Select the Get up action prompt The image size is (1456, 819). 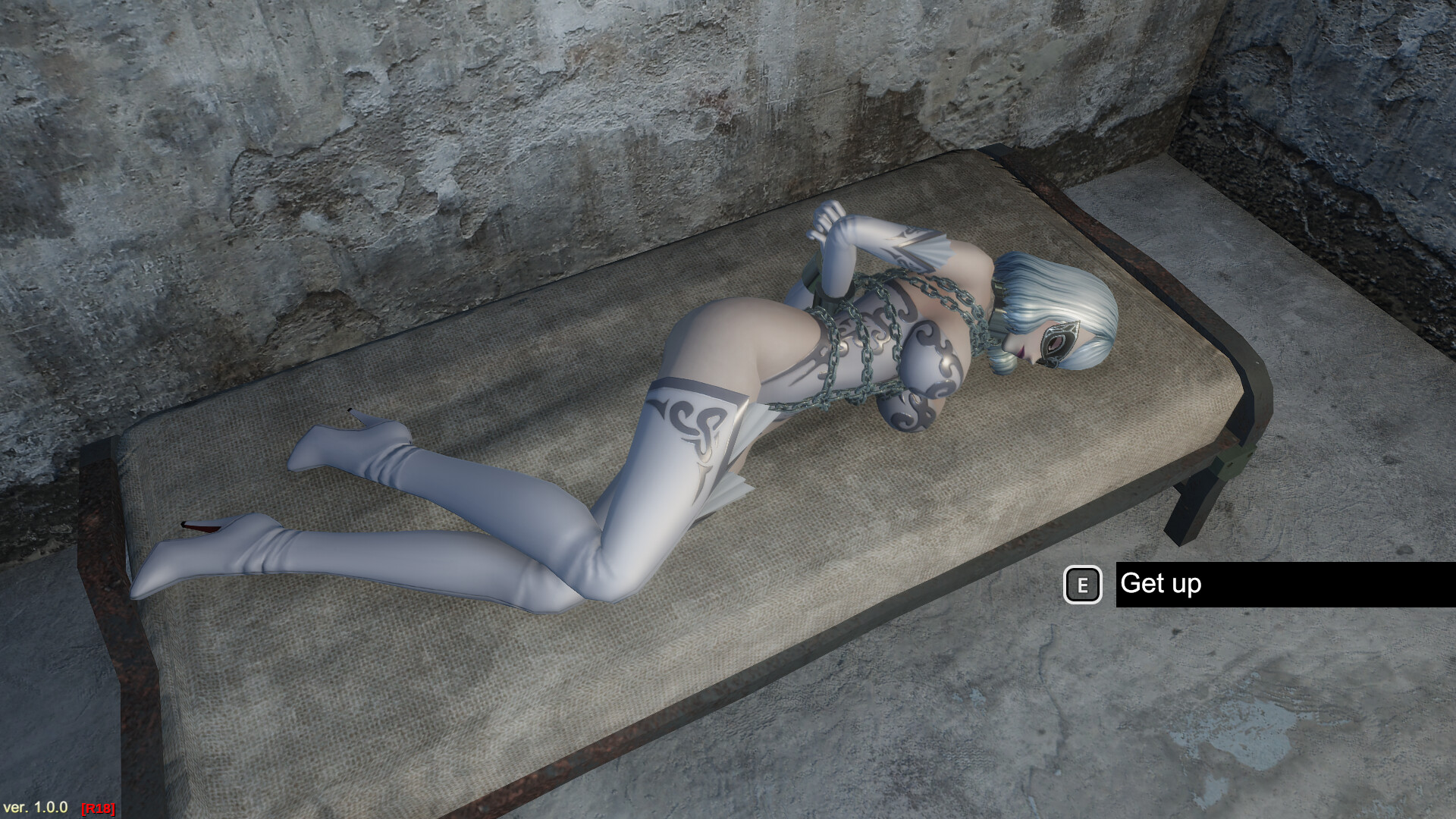(1160, 584)
